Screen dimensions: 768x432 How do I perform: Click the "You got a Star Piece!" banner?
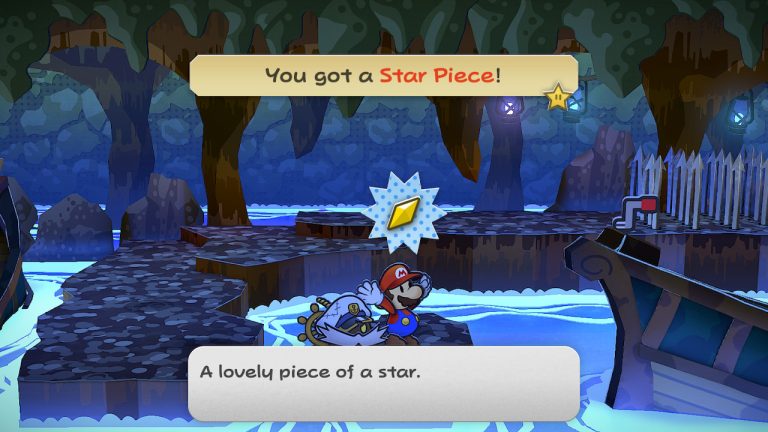pyautogui.click(x=381, y=75)
